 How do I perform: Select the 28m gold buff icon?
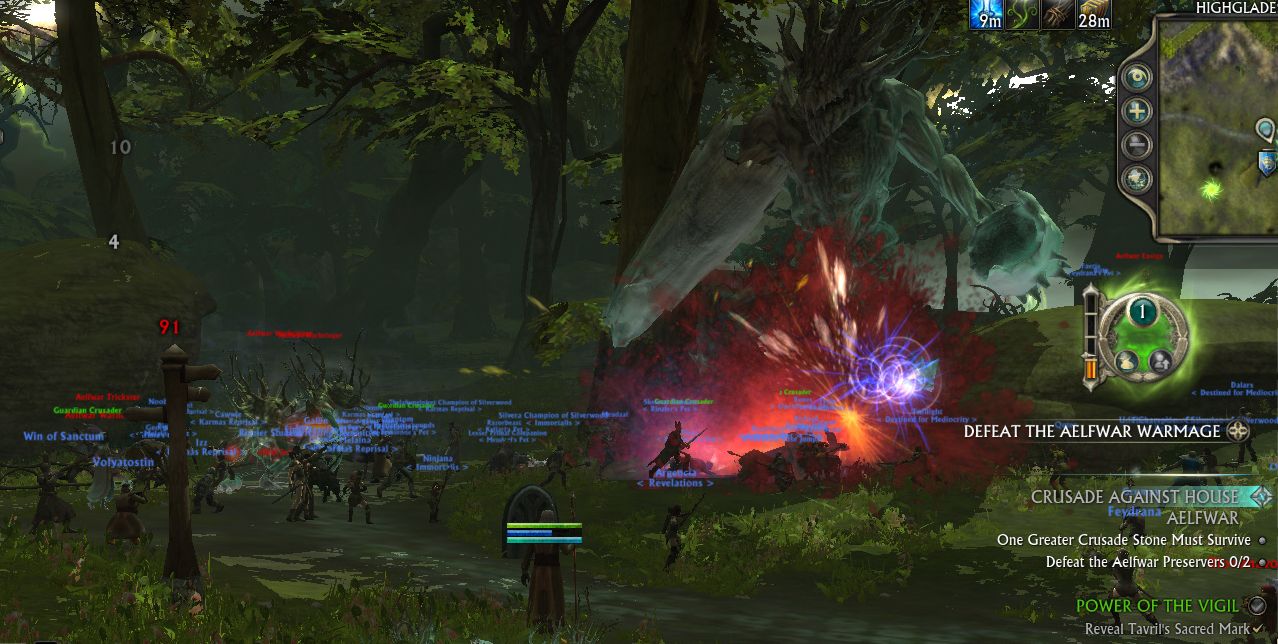click(x=1091, y=14)
